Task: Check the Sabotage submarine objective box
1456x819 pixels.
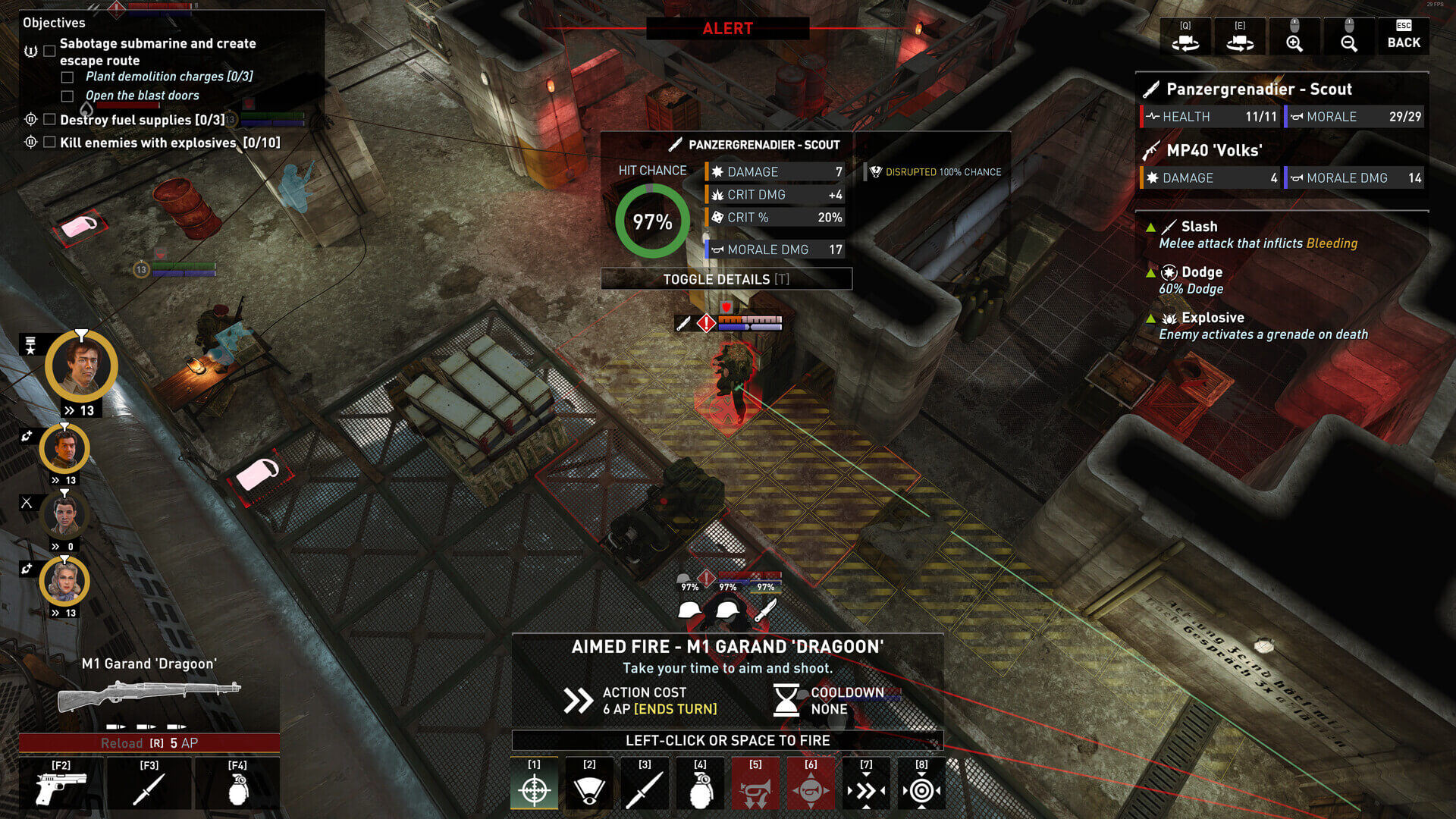Action: click(49, 51)
